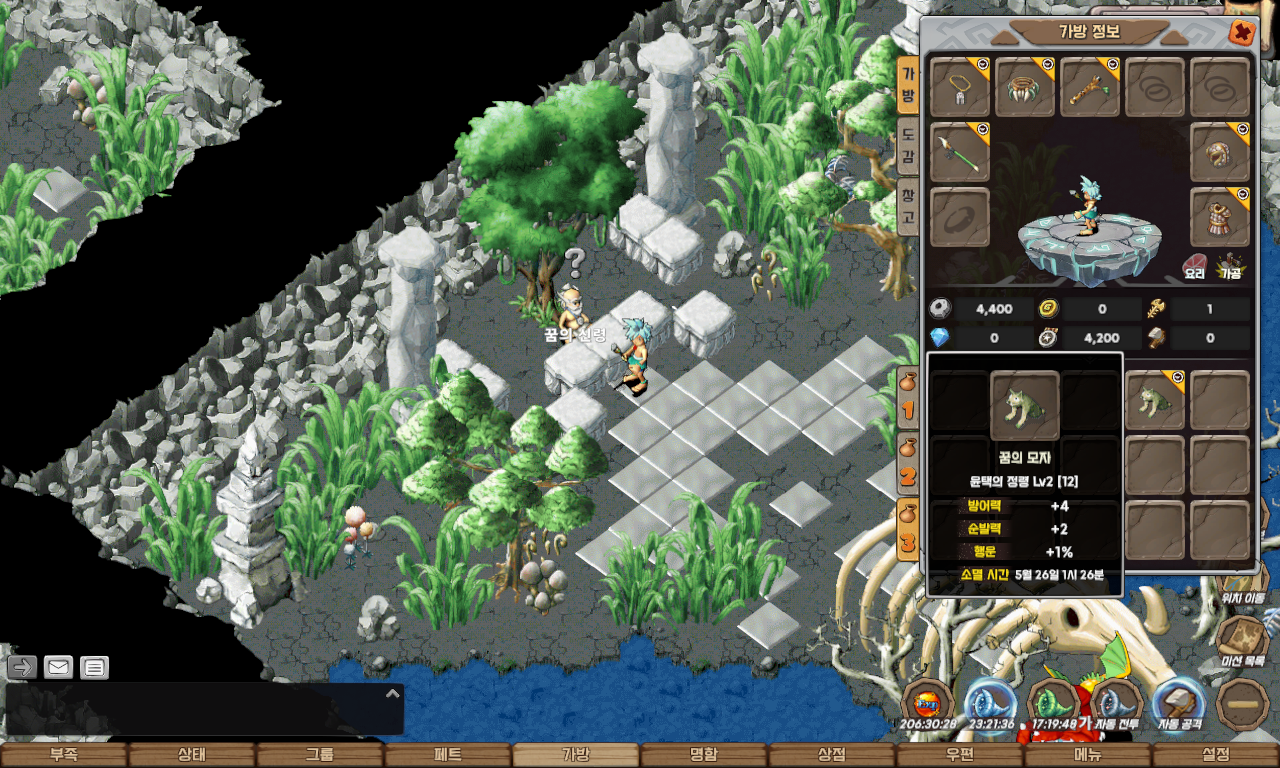Select the equipped chest armor slot

(1220, 217)
